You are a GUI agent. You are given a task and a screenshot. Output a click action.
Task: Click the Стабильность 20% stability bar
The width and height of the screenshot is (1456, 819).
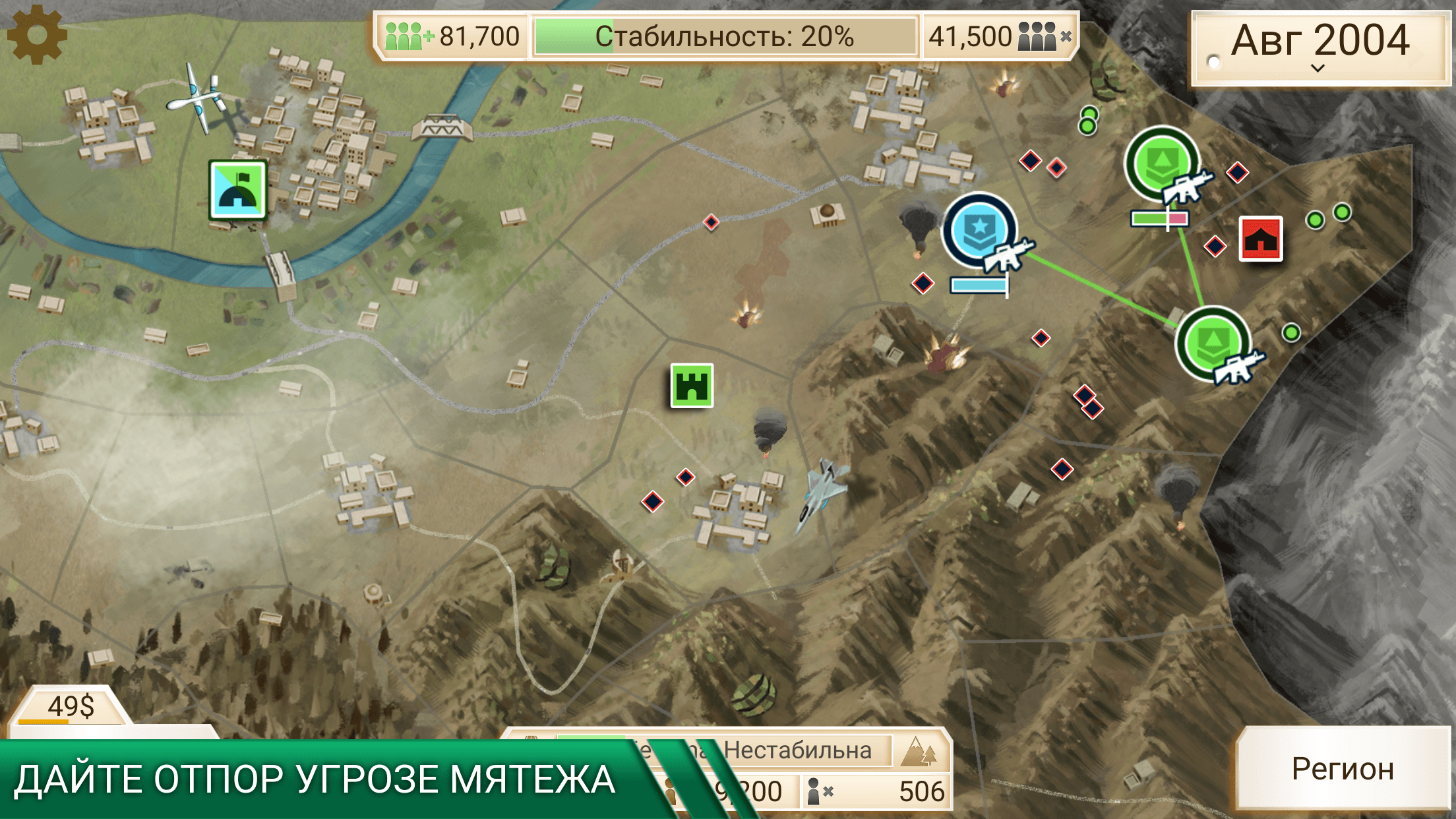click(725, 37)
